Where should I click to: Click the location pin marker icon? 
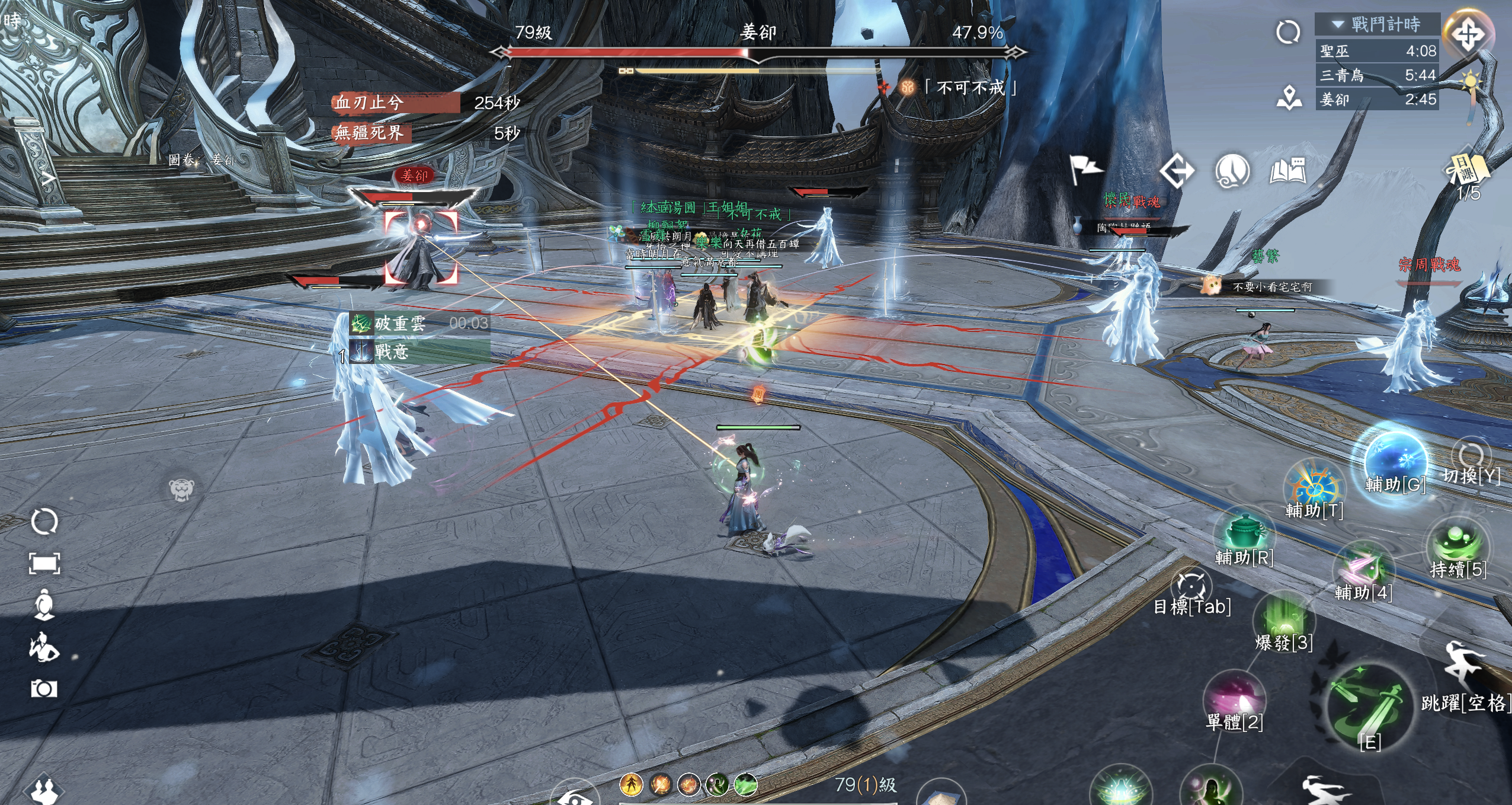1289,98
